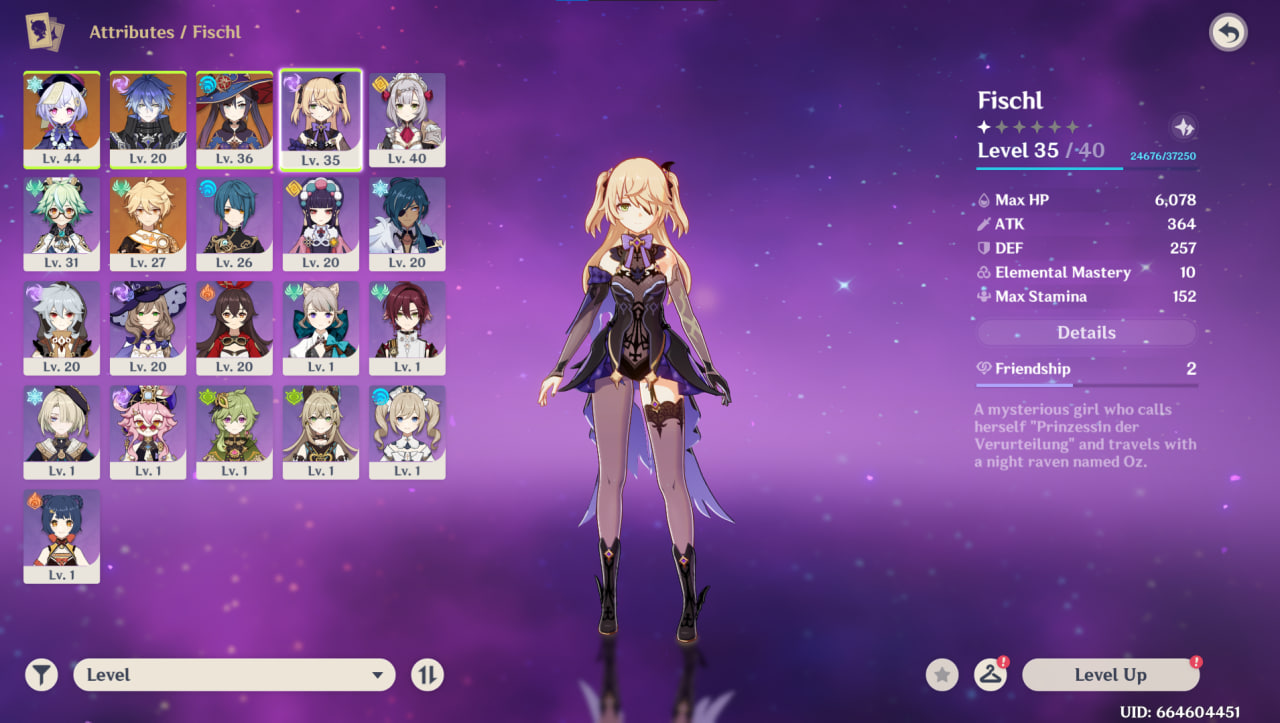
Task: Mark Fischl with the star favorite button
Action: click(x=941, y=675)
